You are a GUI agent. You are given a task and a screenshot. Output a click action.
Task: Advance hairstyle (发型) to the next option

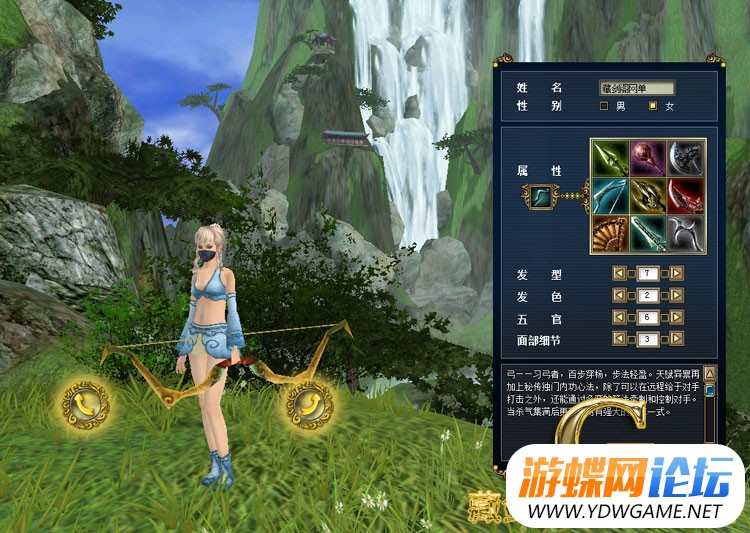677,273
